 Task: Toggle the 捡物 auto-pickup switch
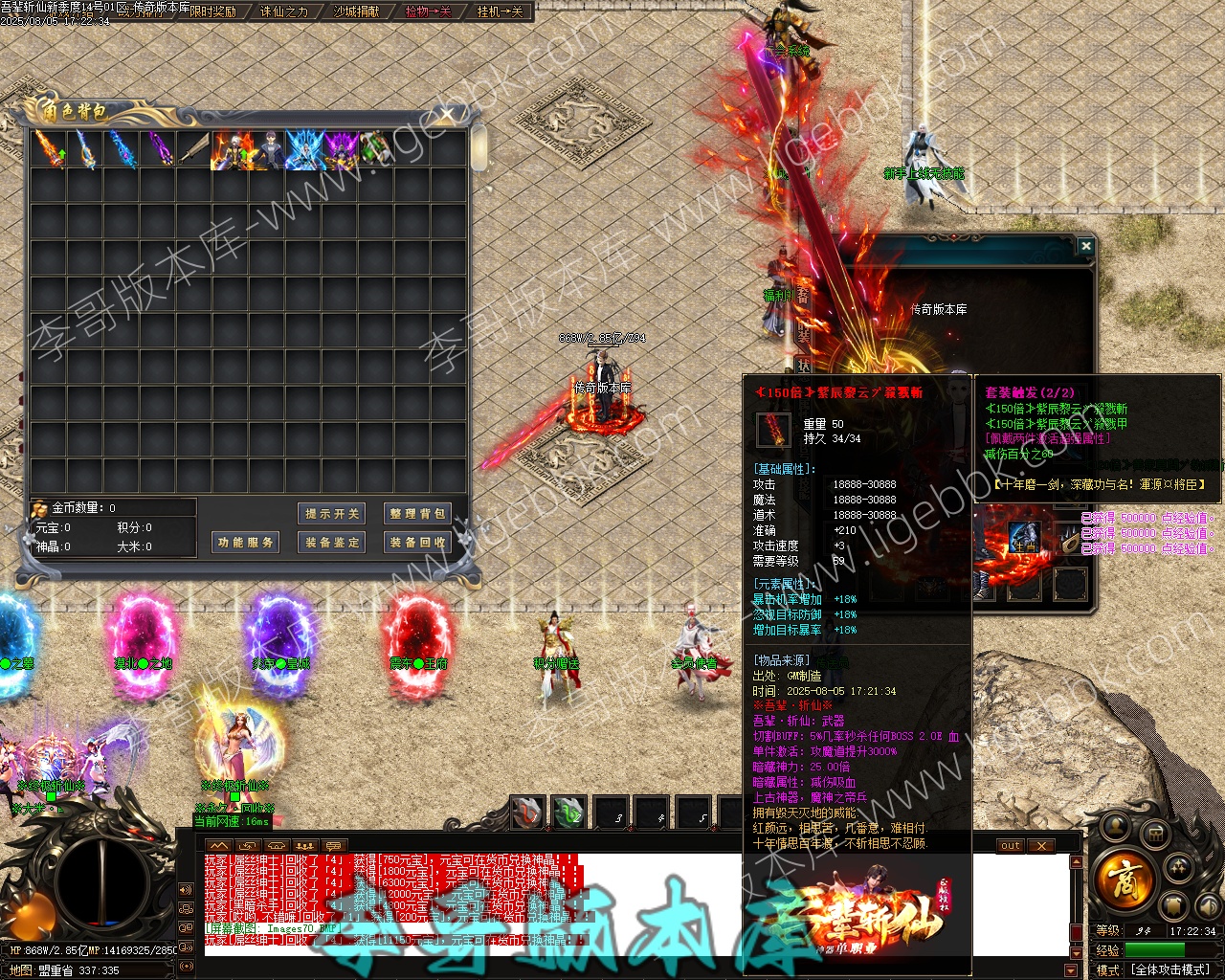click(428, 11)
